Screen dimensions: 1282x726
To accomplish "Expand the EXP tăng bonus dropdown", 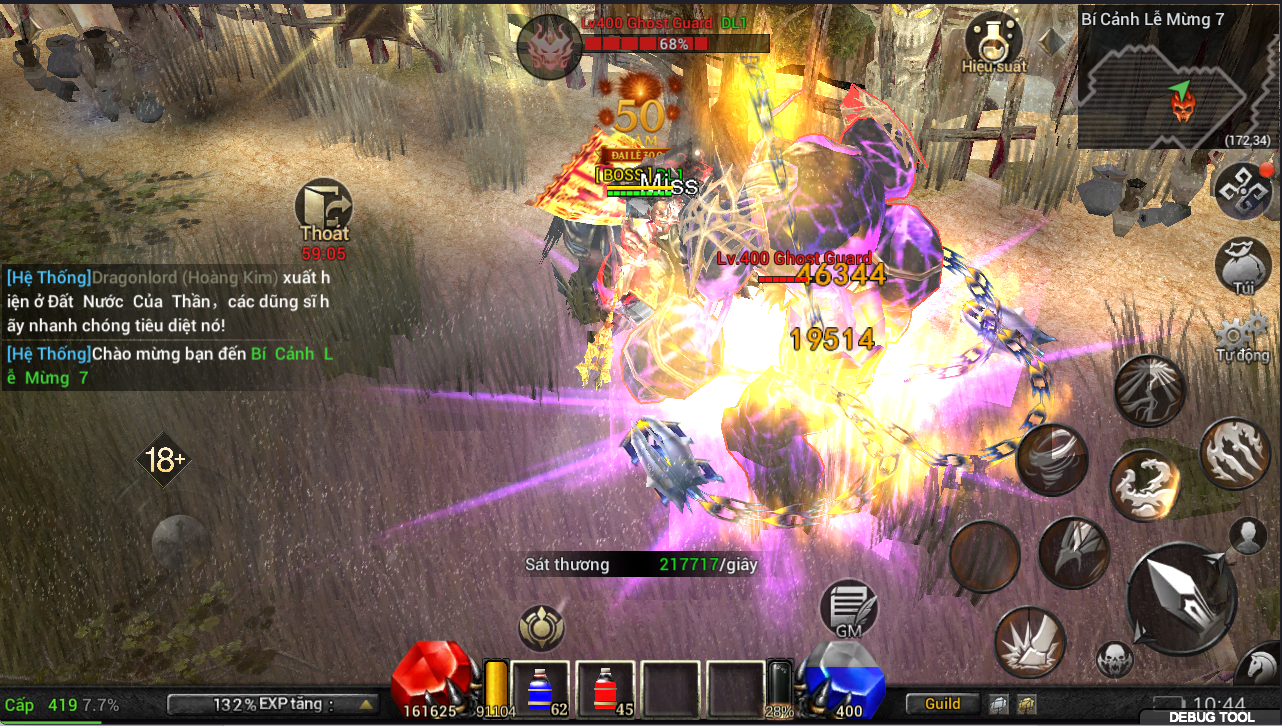I will [366, 705].
